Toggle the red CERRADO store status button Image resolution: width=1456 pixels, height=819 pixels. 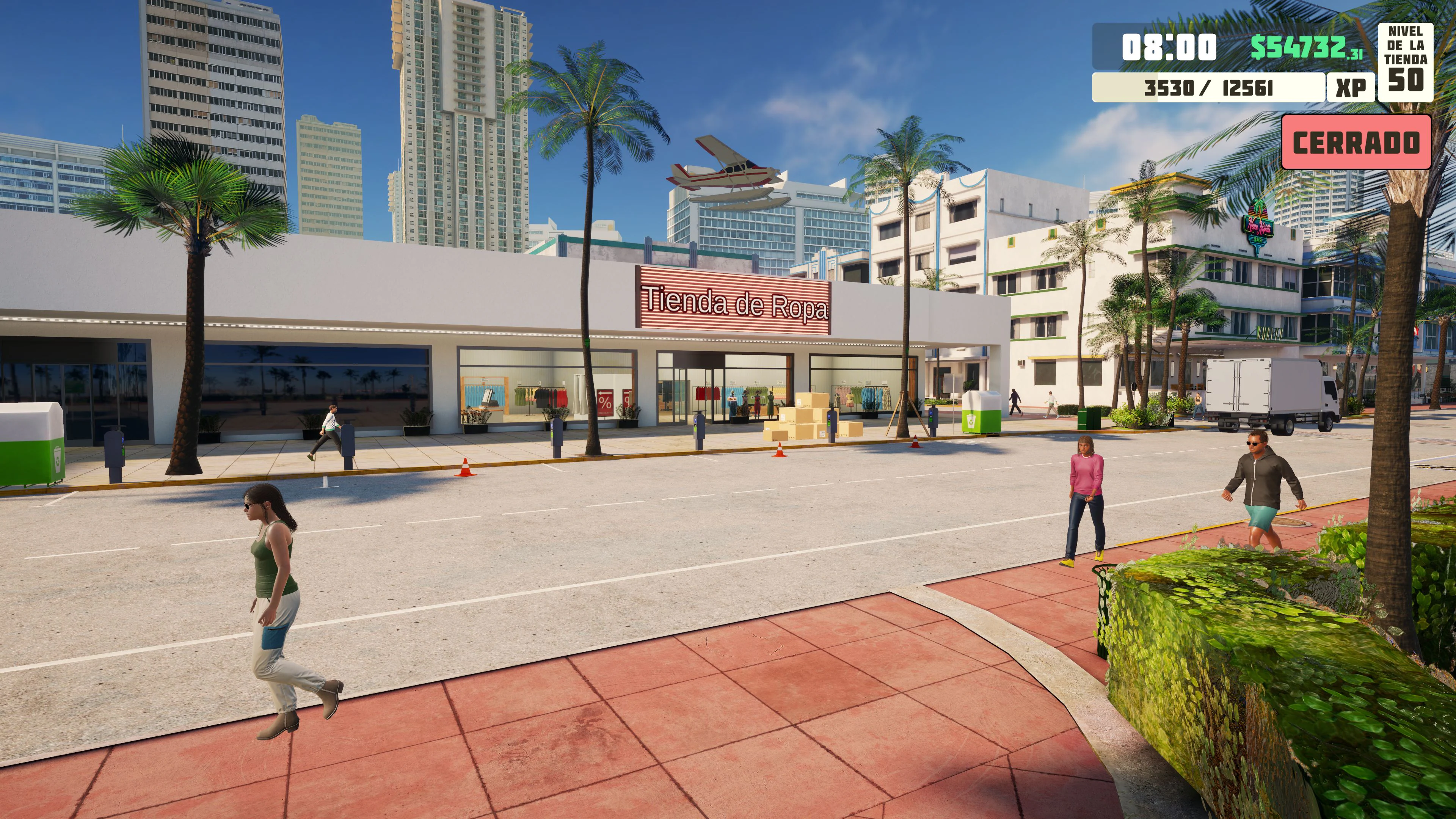[1356, 143]
